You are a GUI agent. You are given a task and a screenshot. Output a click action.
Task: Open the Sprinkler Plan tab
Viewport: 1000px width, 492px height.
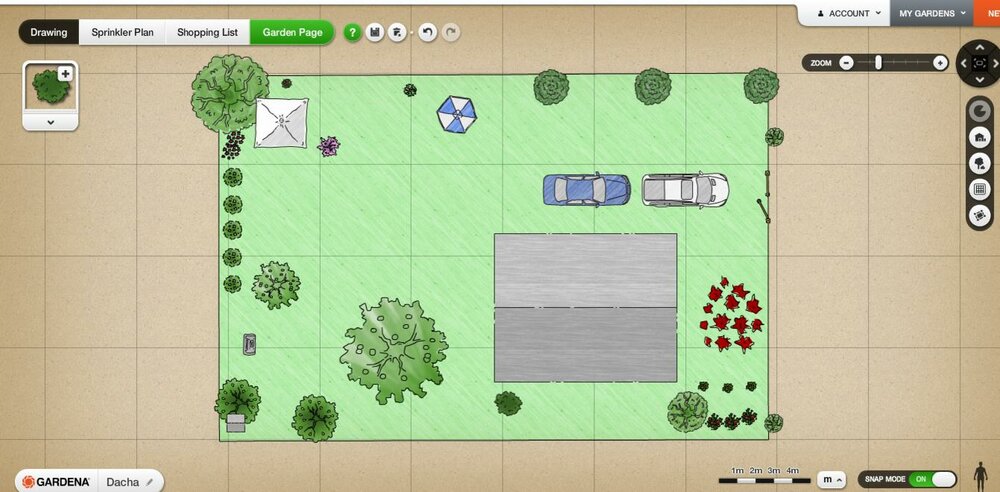[x=123, y=32]
